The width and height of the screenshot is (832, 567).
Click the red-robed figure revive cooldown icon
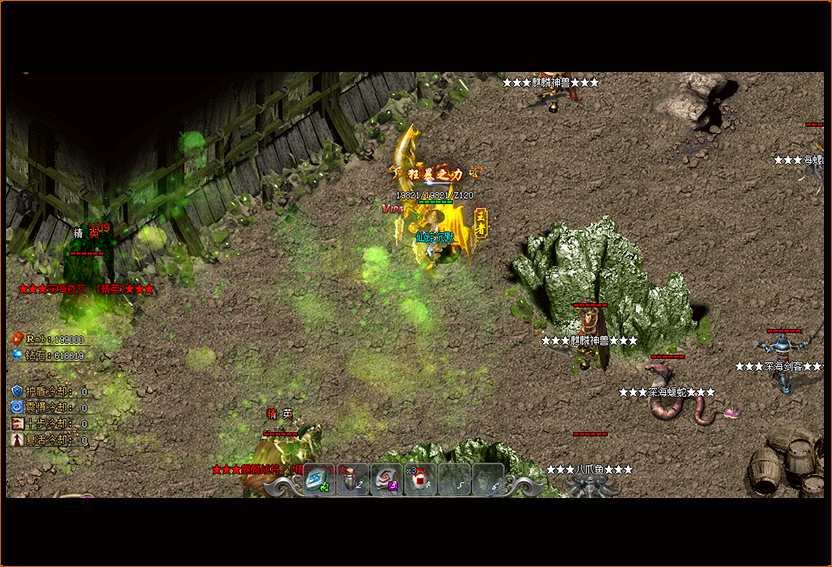pos(16,439)
